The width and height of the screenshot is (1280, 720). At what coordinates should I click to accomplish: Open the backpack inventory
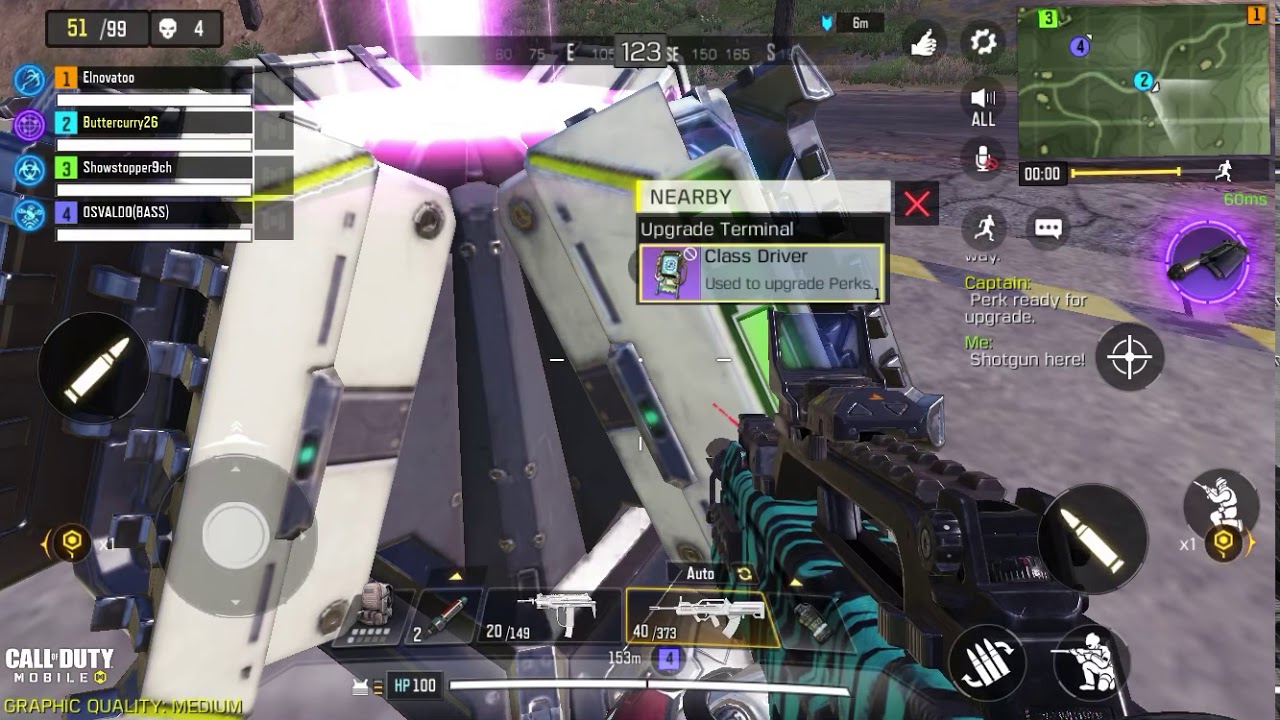[376, 614]
